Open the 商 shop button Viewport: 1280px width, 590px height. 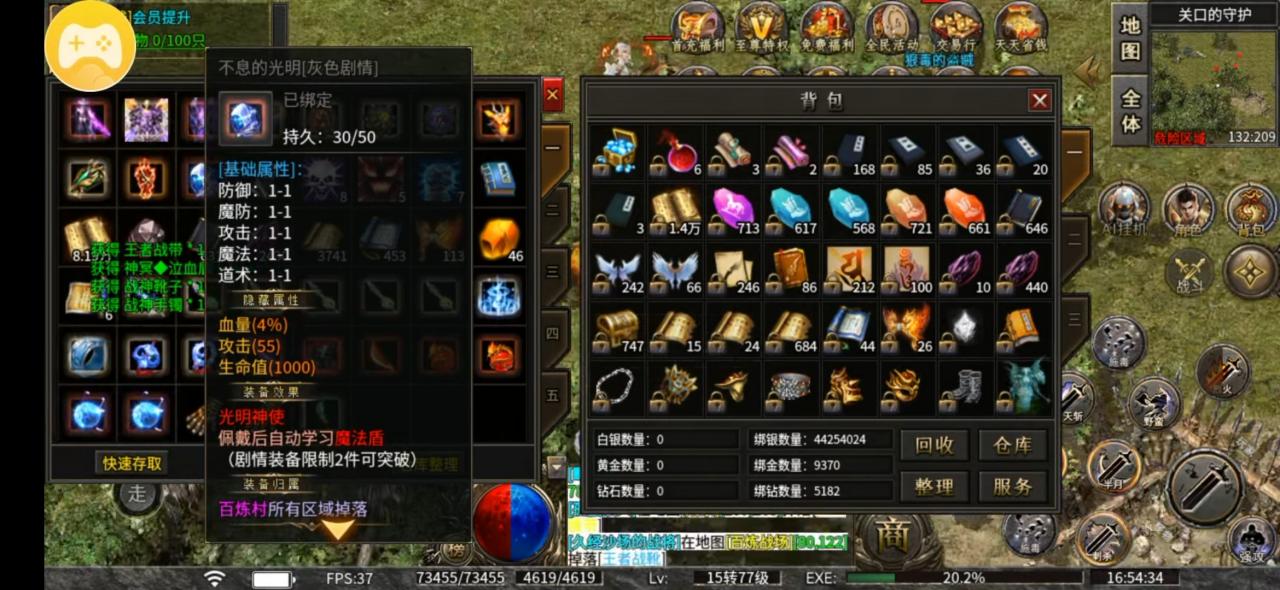pos(891,537)
